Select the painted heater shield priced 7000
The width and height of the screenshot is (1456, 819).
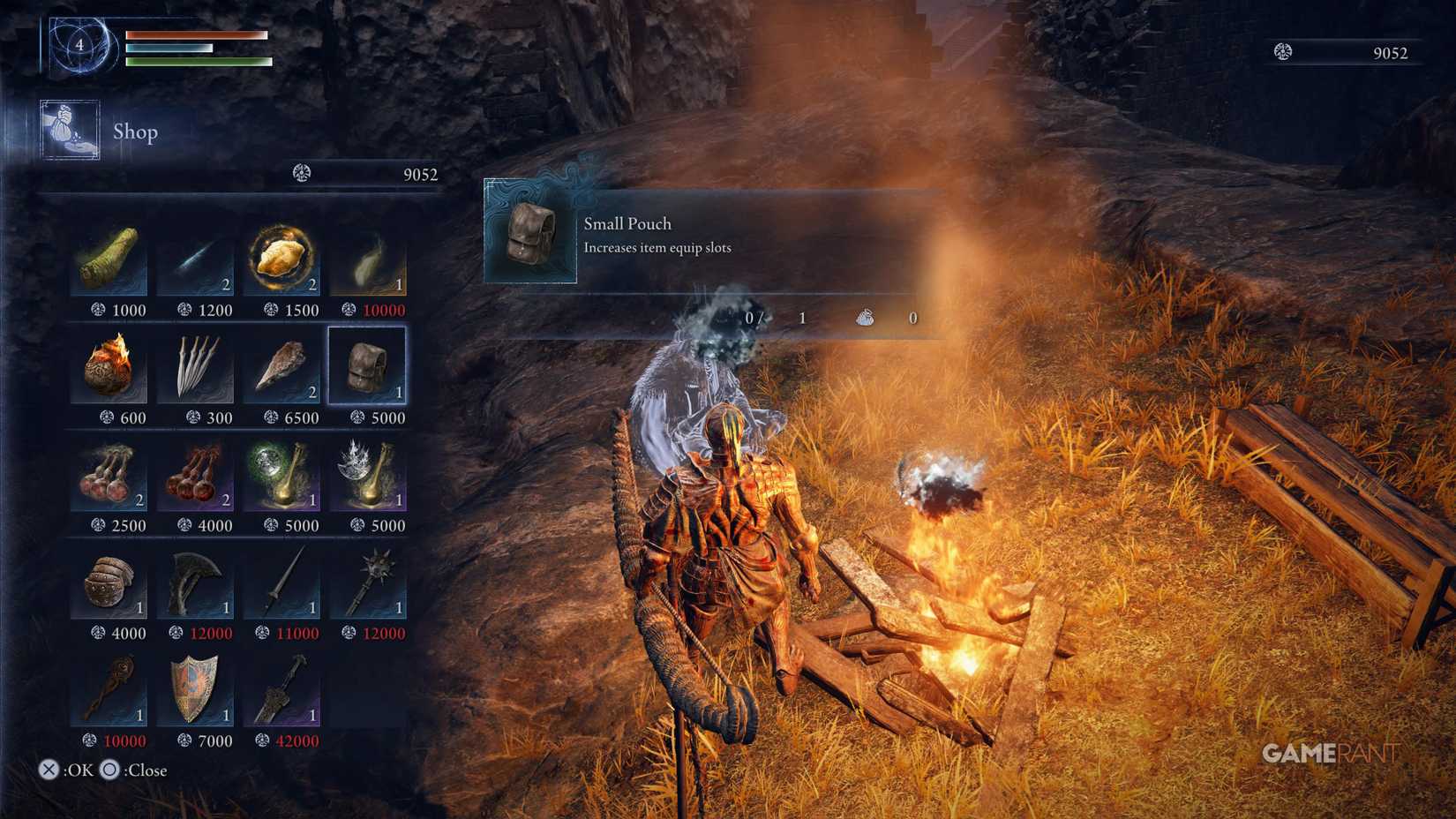click(x=196, y=692)
